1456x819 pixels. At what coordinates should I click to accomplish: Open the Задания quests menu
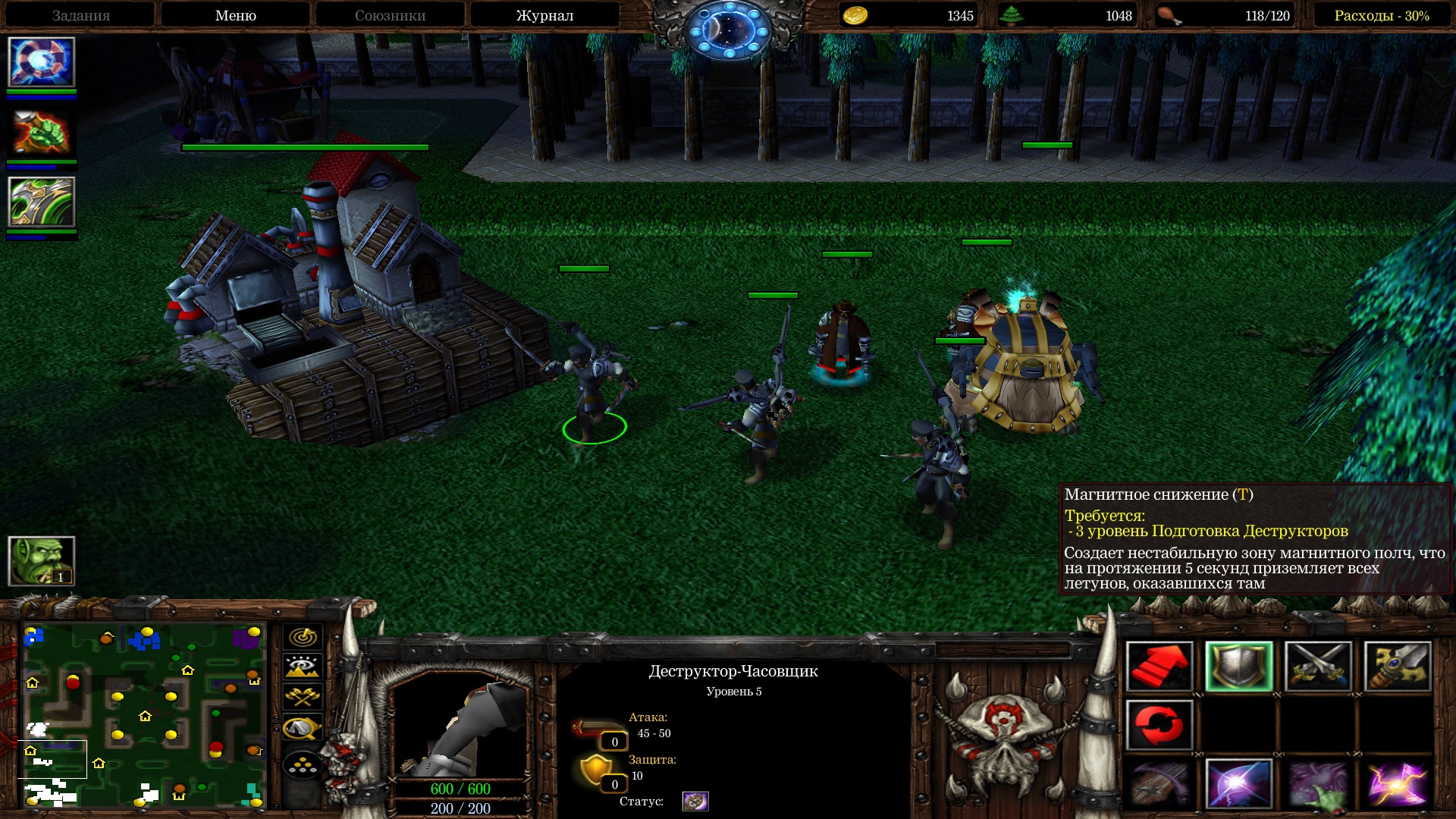(x=81, y=15)
